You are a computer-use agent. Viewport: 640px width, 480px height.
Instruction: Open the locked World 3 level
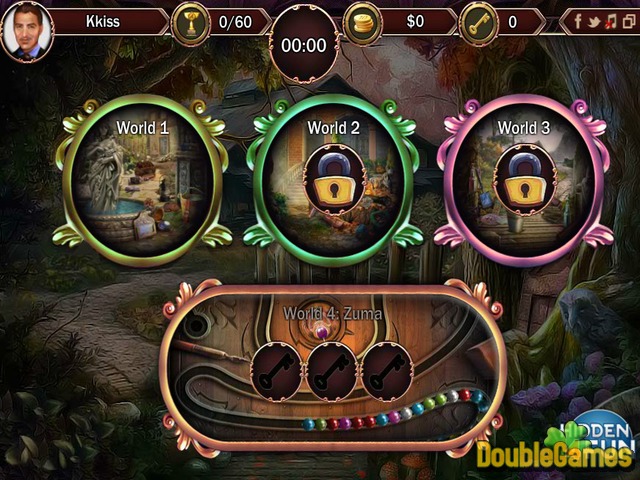tap(522, 173)
